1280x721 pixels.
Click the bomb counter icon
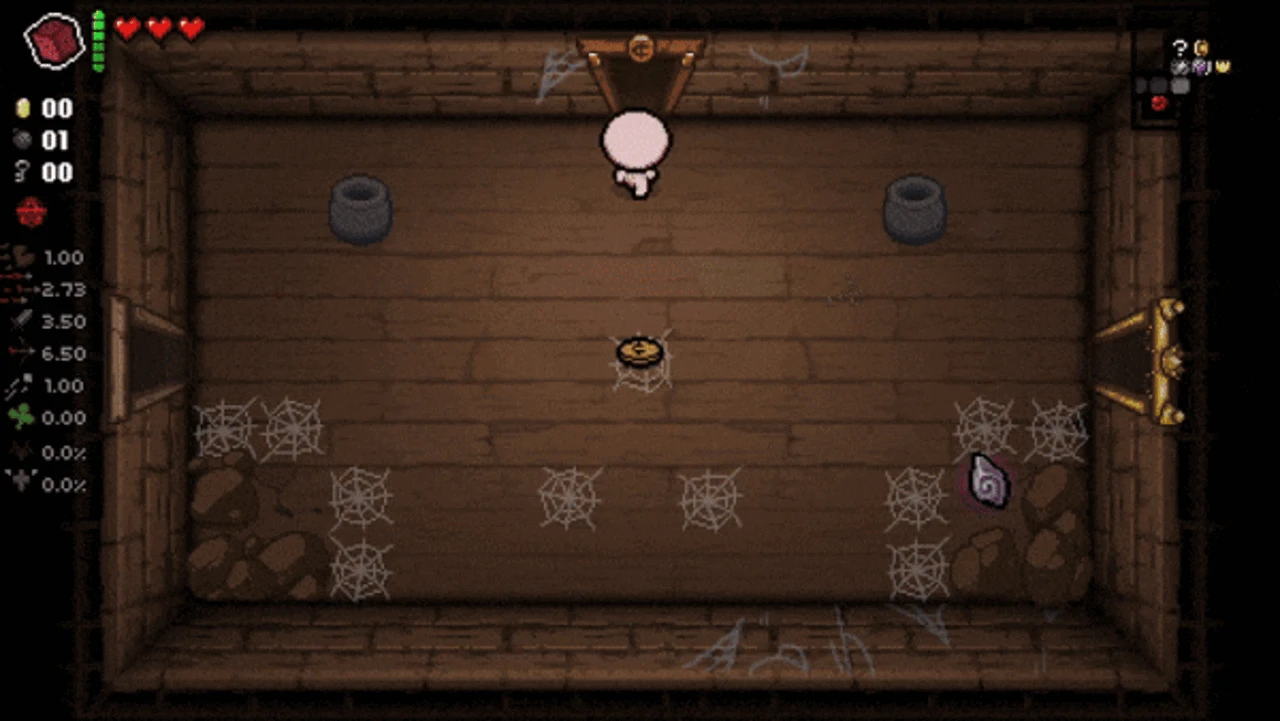click(24, 140)
